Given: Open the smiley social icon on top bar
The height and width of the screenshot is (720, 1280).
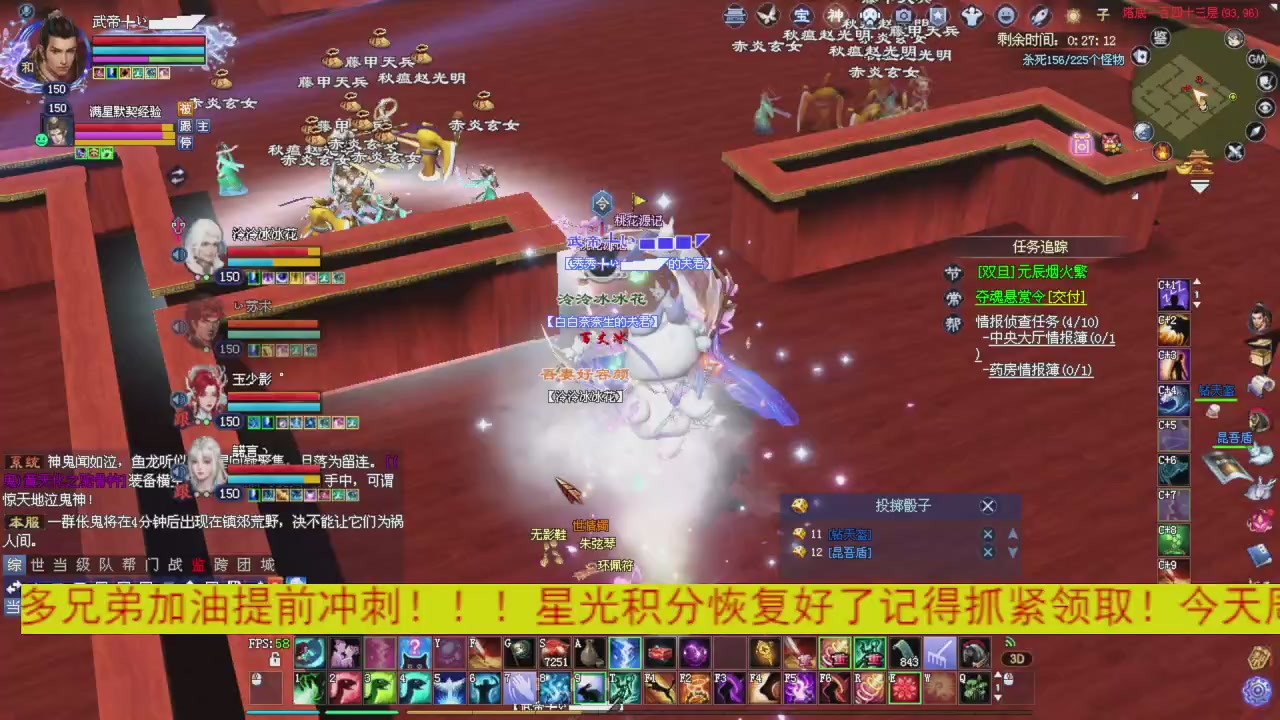Looking at the screenshot, I should 1006,15.
